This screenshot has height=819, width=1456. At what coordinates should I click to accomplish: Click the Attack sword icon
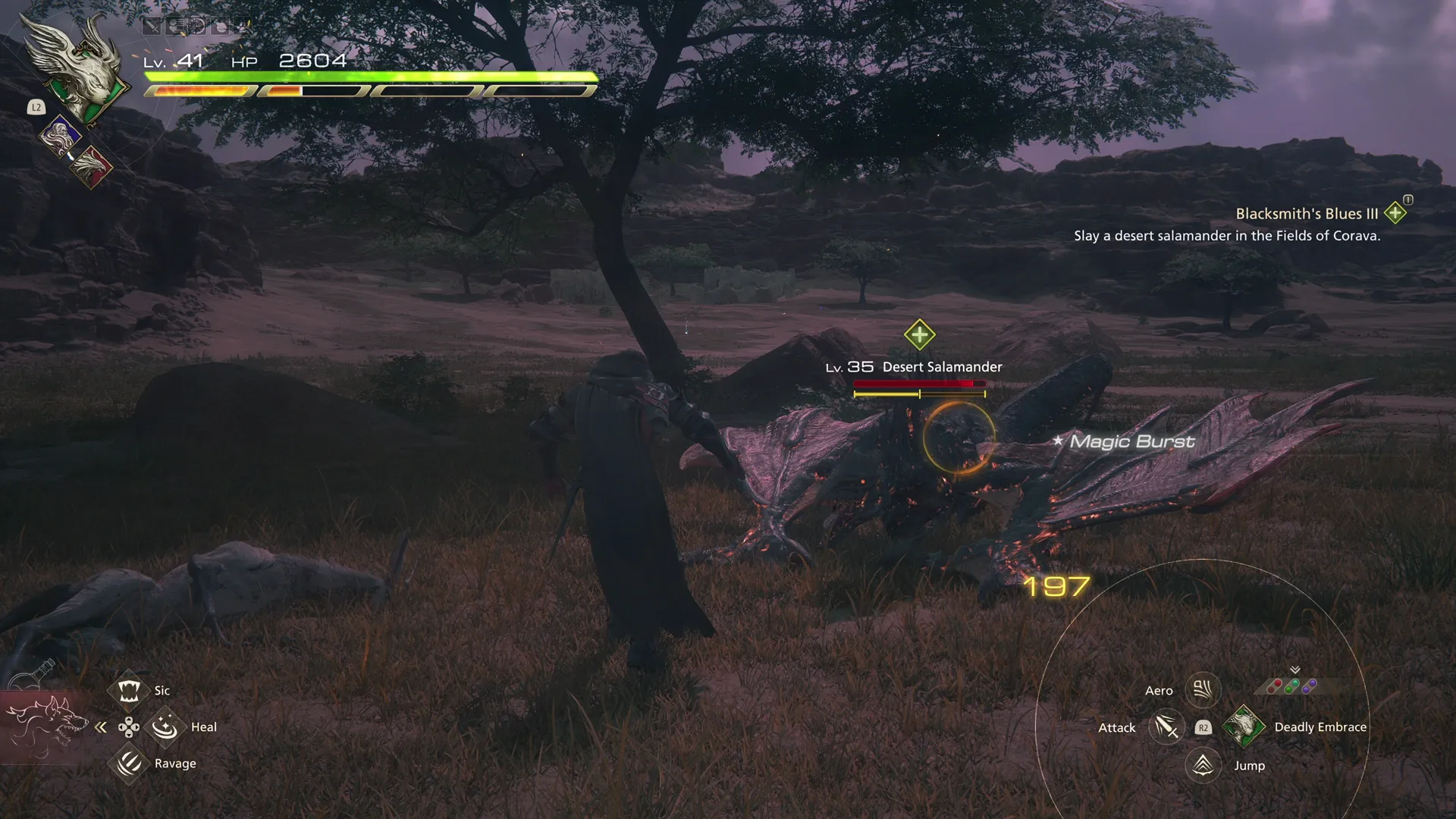pyautogui.click(x=1166, y=726)
